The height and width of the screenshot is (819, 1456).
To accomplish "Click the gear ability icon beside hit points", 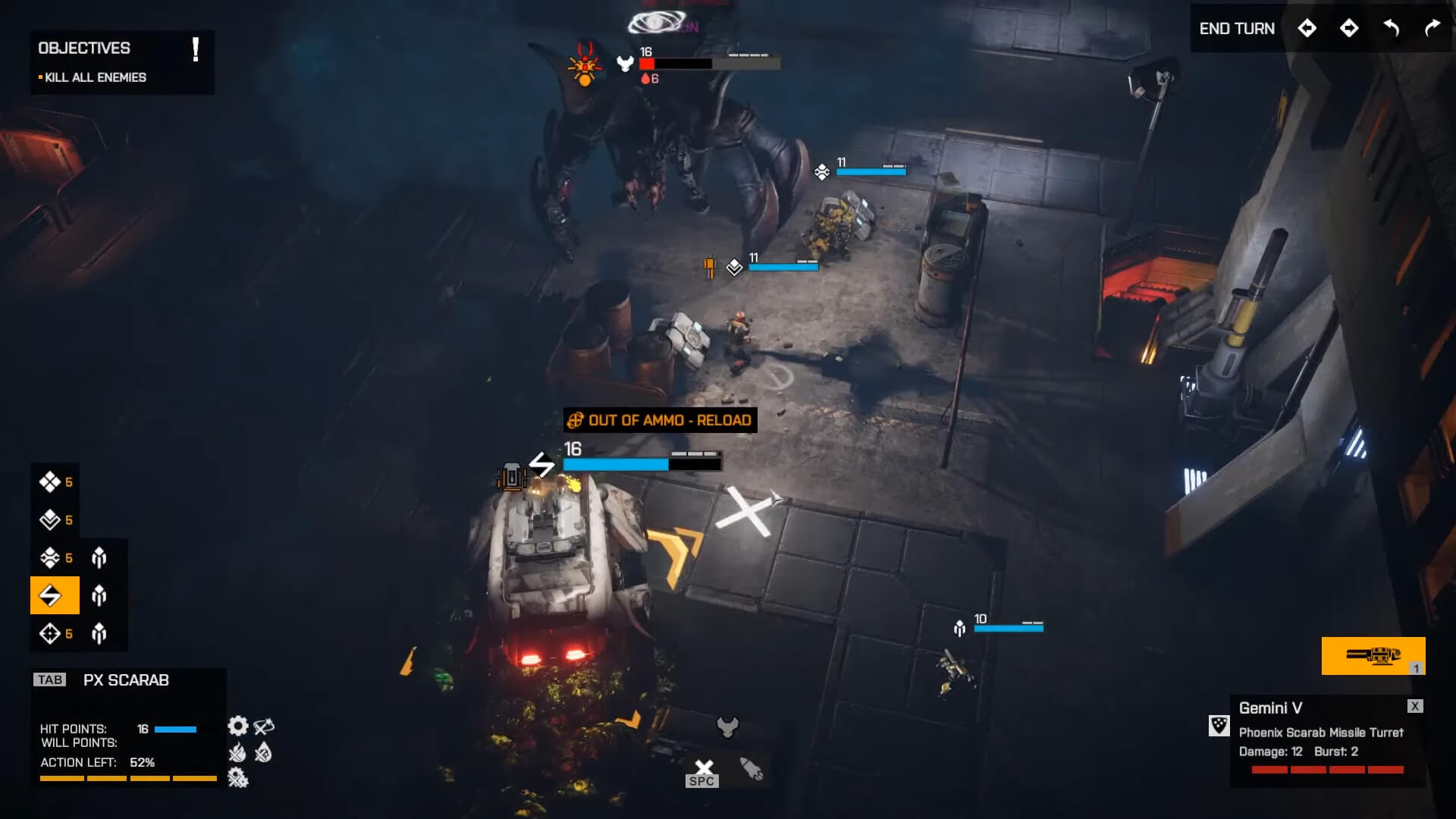I will point(237,726).
